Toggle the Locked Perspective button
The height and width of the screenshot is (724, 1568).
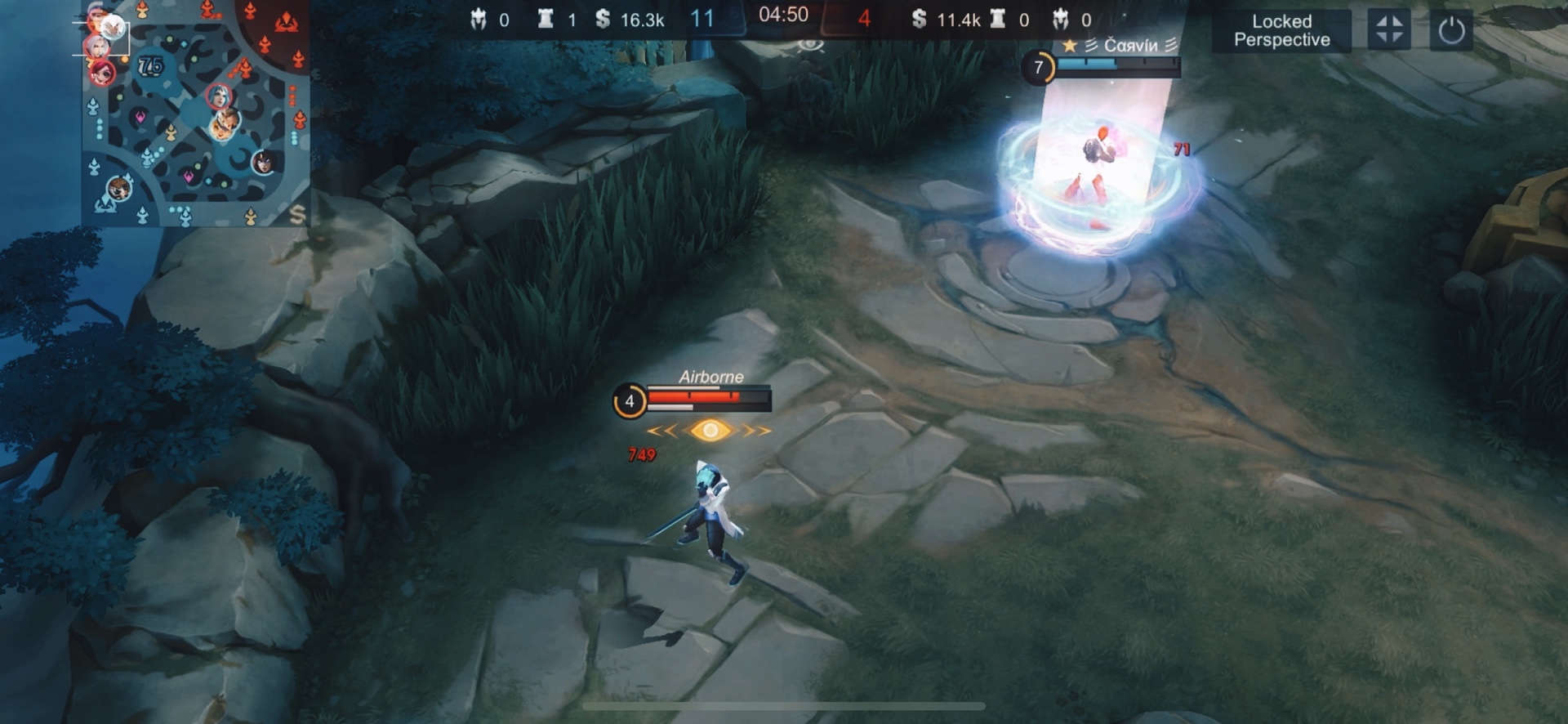(1281, 31)
